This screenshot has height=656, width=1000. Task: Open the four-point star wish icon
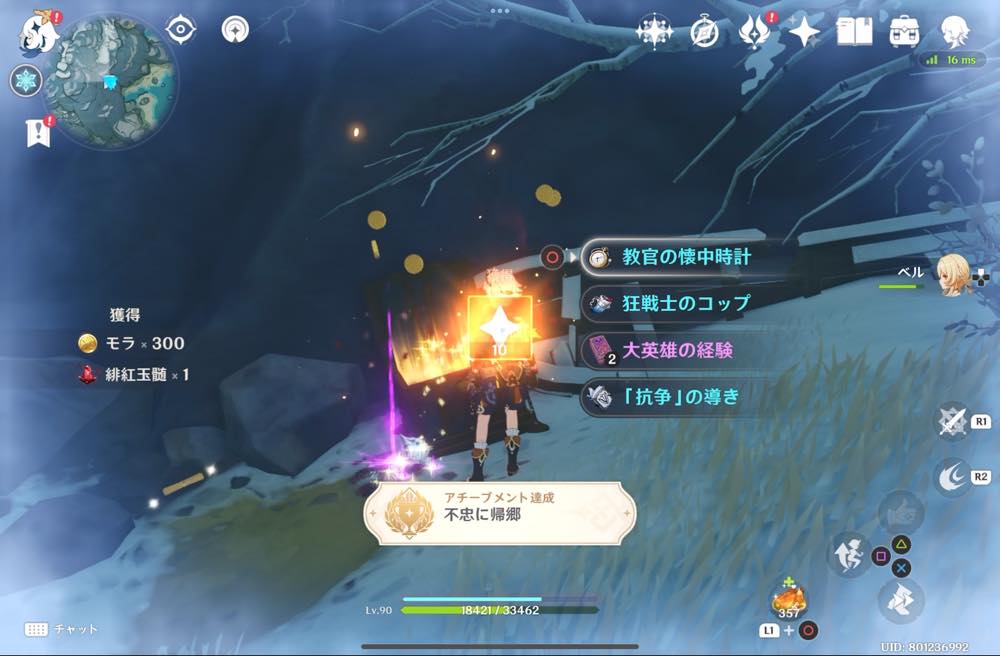(x=804, y=32)
